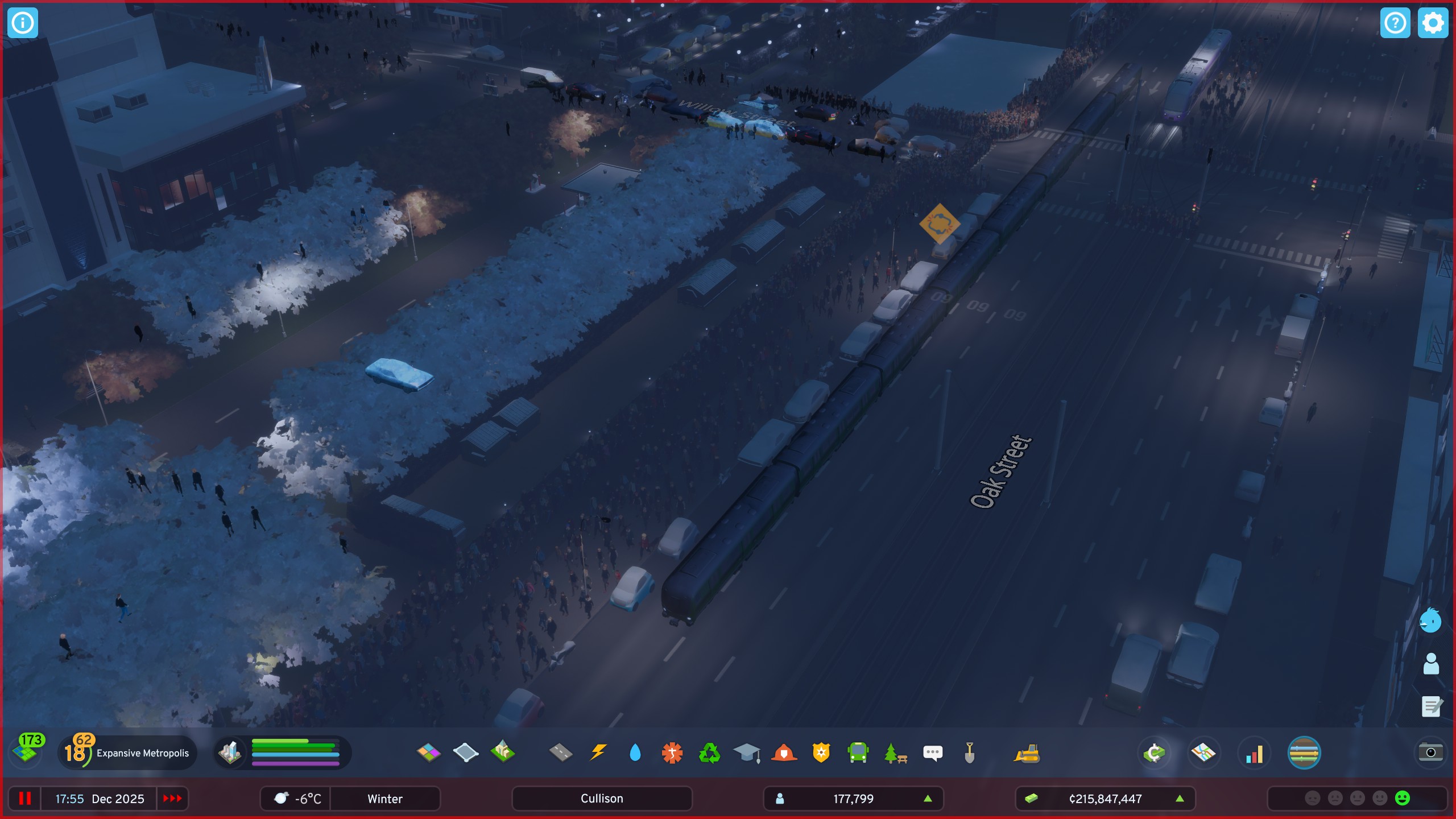Screen dimensions: 1456x819
Task: Toggle triple-speed simulation with the arrows
Action: [x=172, y=799]
